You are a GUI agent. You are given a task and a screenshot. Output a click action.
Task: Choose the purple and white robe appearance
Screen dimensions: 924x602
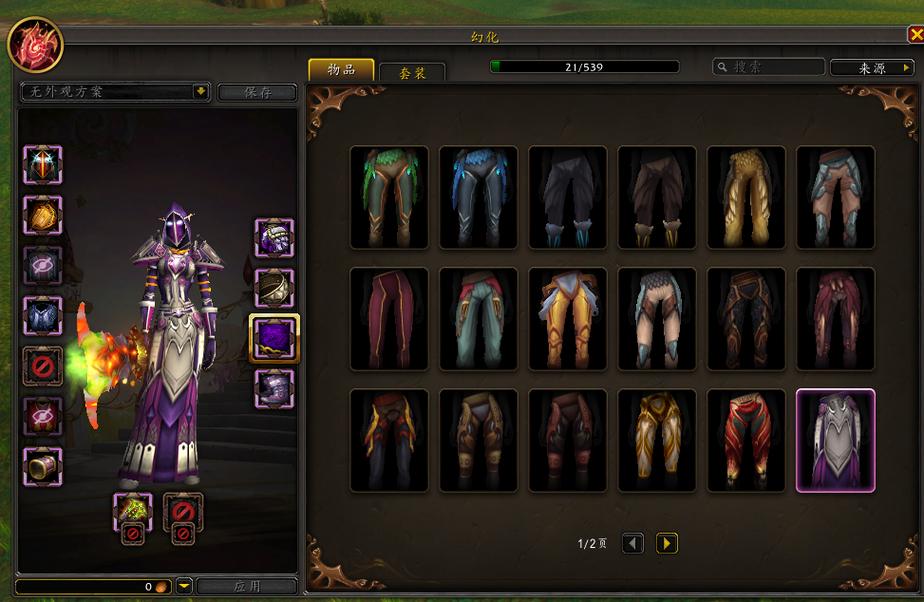click(835, 440)
